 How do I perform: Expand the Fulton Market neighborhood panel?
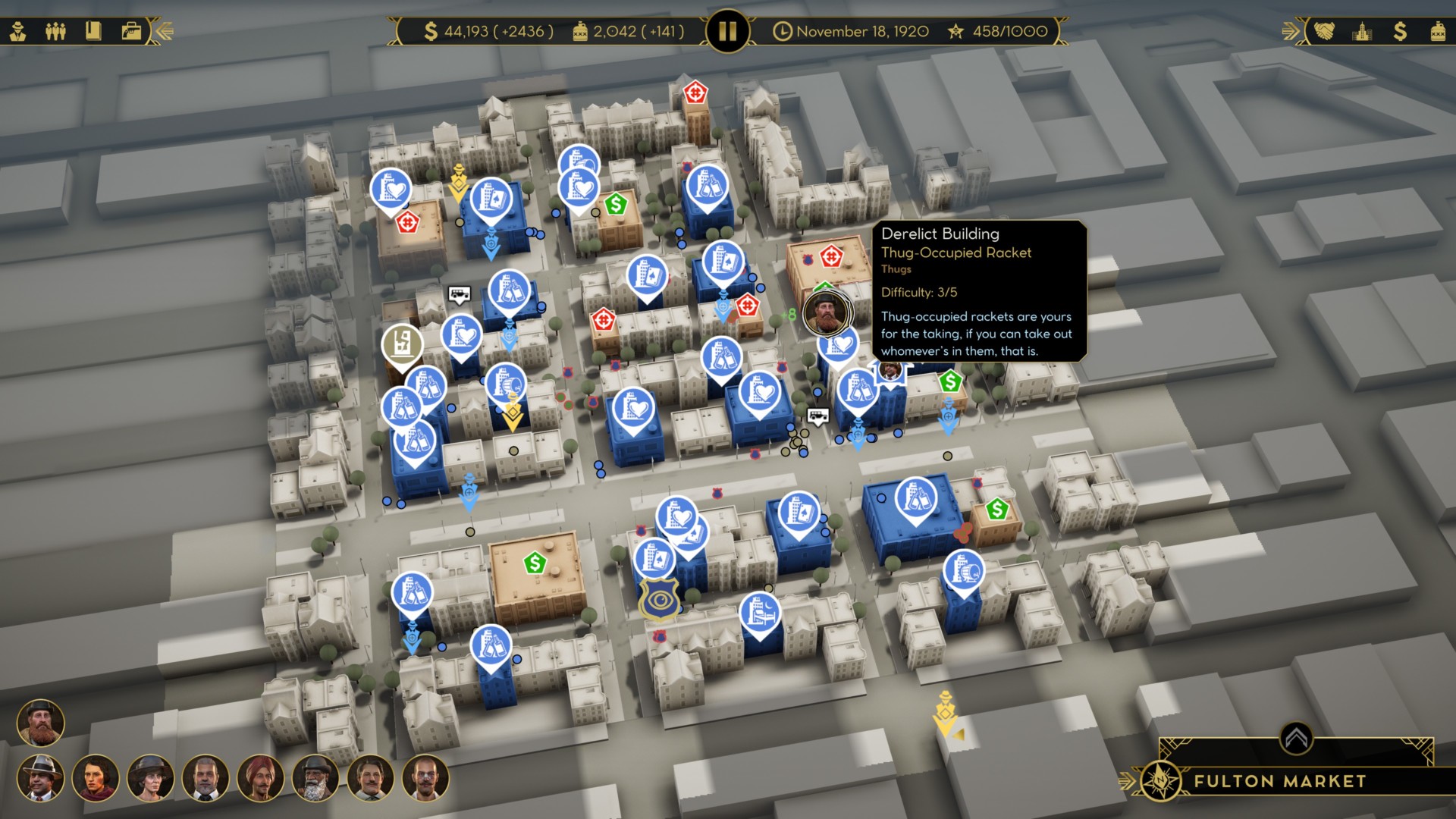click(x=1296, y=737)
